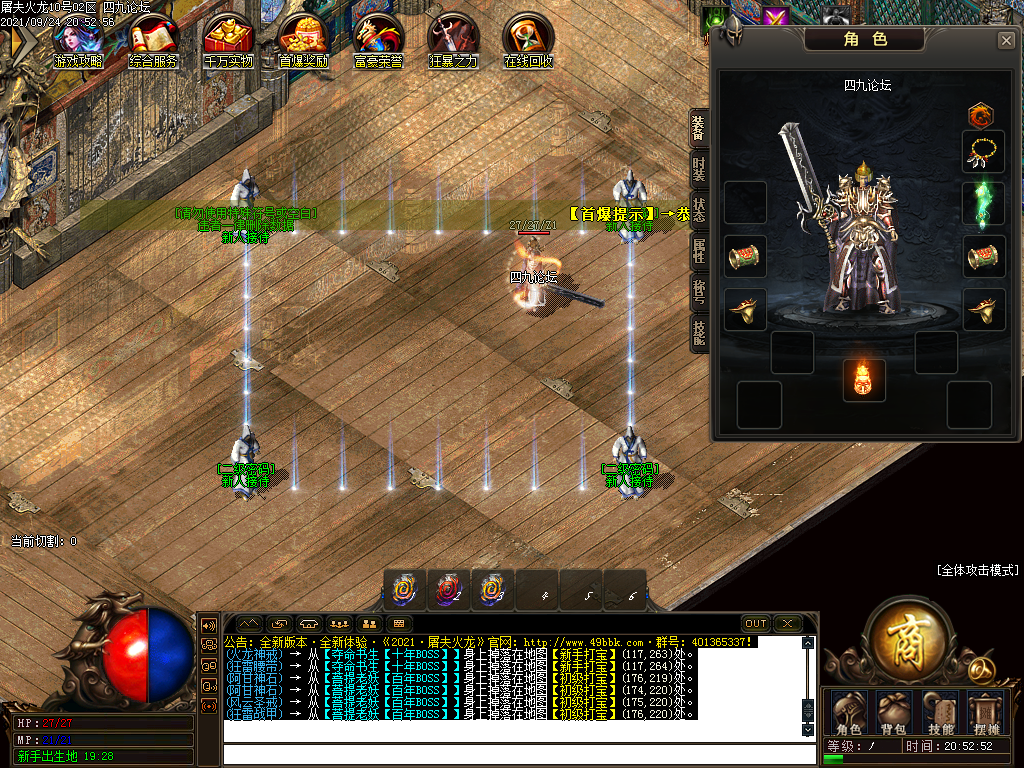Open the 背包 backpack button

click(x=894, y=711)
